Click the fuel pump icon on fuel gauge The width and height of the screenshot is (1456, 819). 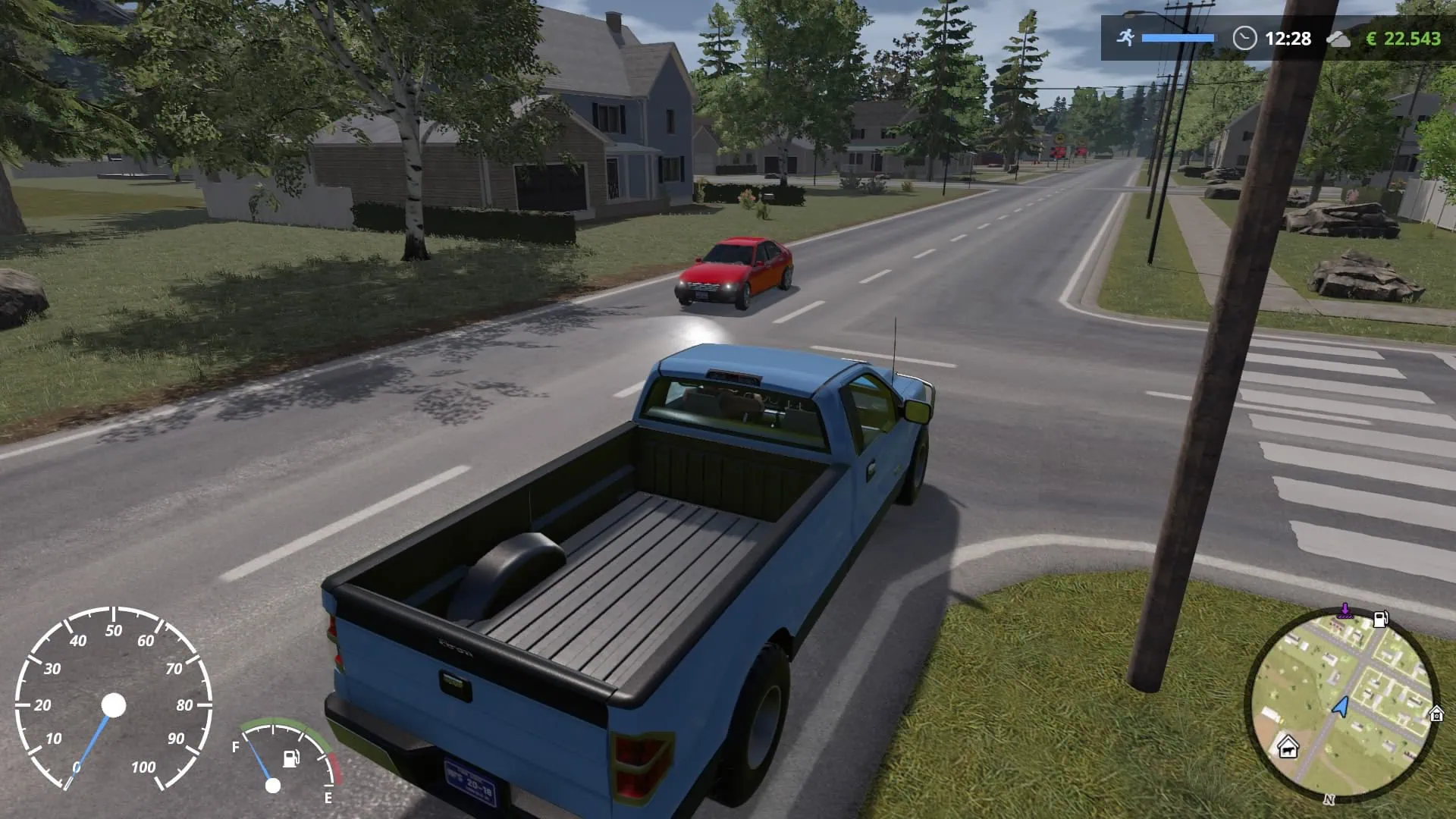point(292,758)
